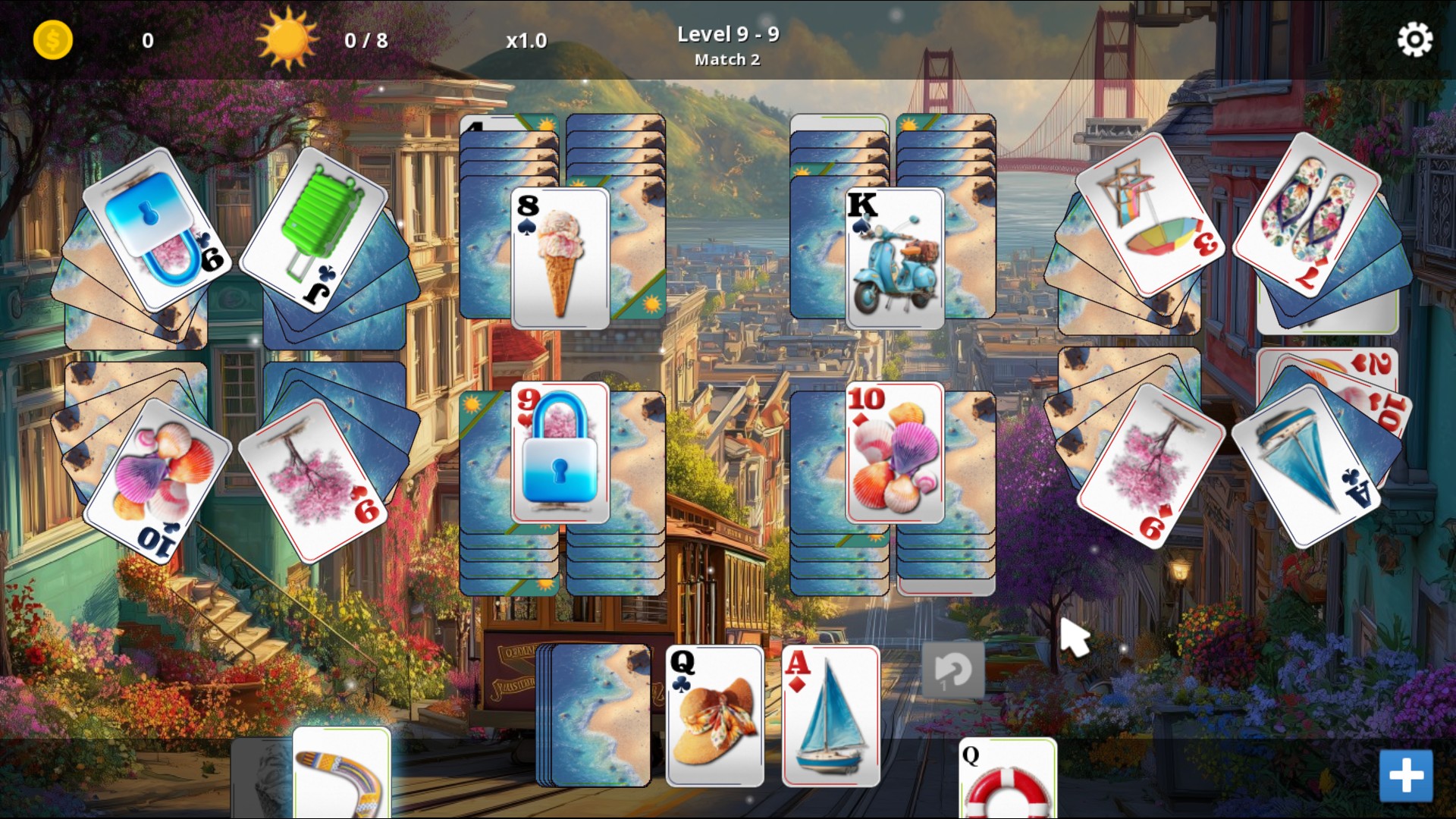Pick the King of spades scooter card
Screen dimensions: 1456x819
point(895,258)
